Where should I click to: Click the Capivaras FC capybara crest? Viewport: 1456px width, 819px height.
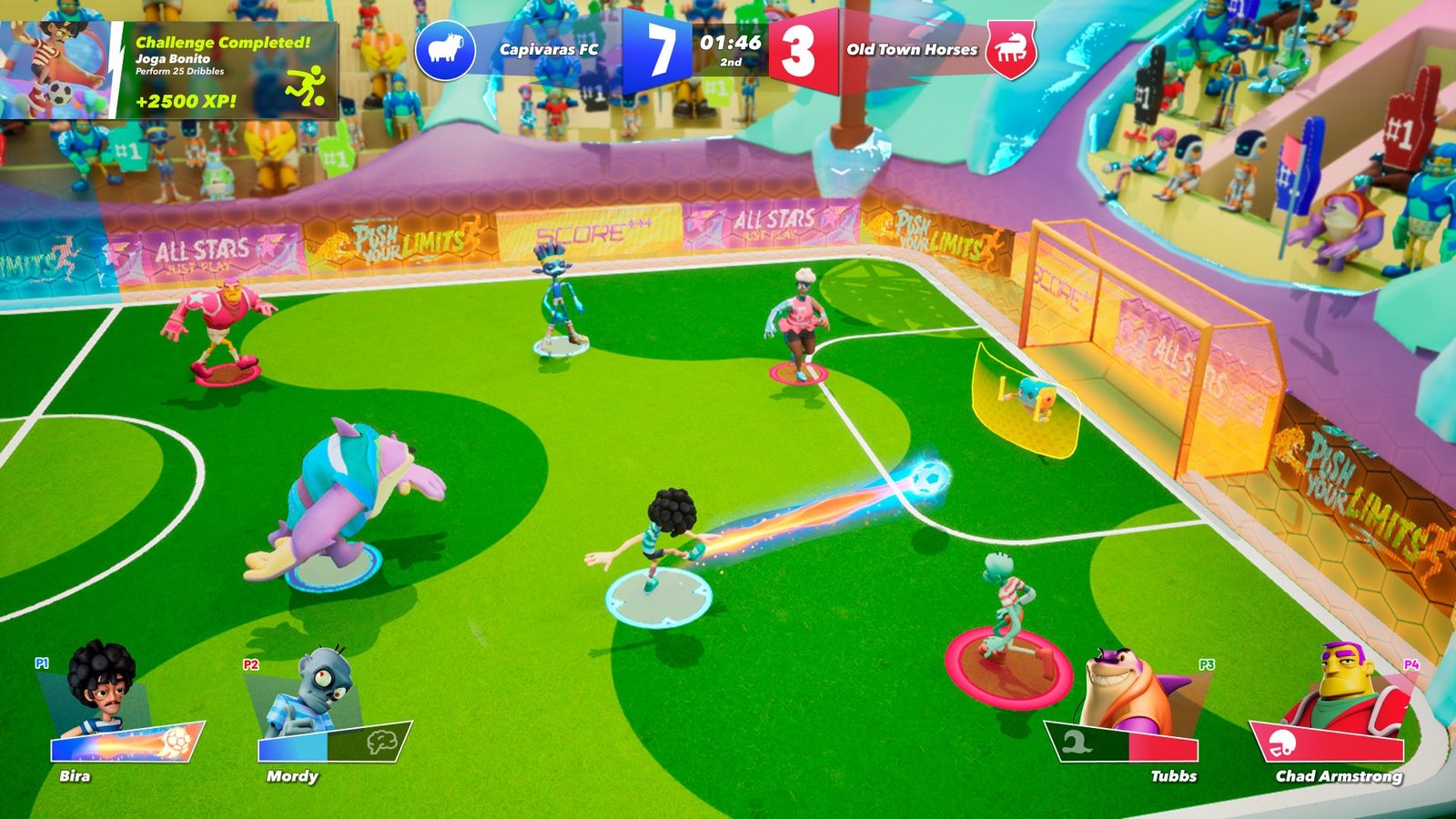click(x=445, y=52)
